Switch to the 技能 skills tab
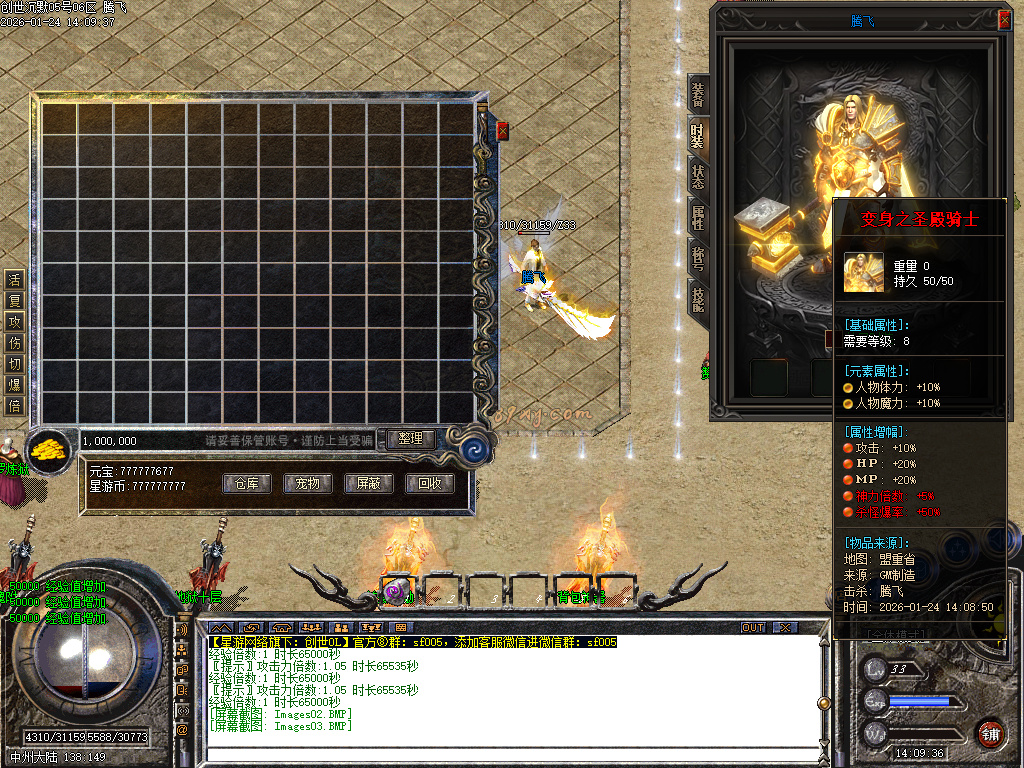The height and width of the screenshot is (768, 1024). pyautogui.click(x=698, y=298)
